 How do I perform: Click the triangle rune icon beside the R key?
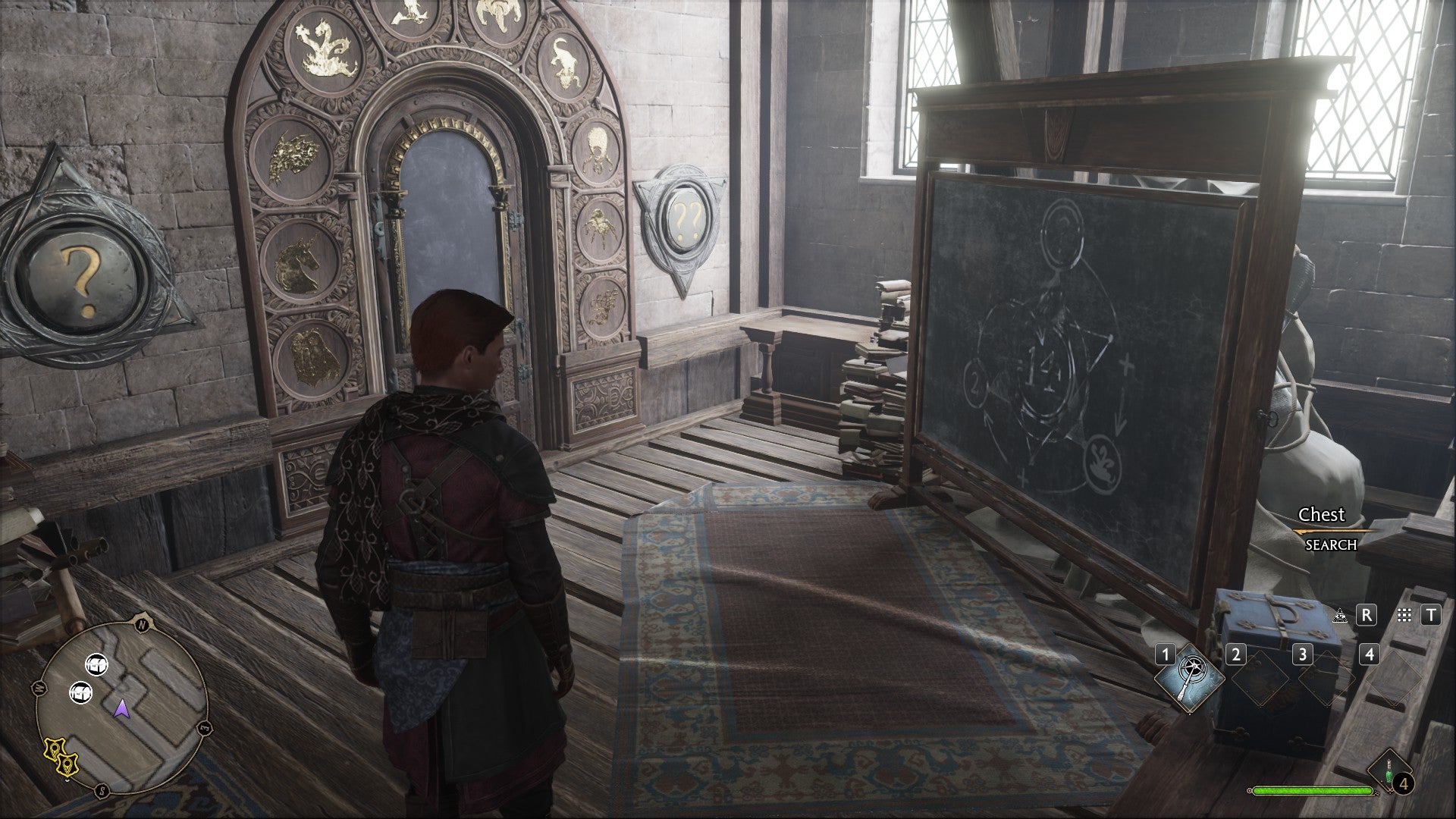(1339, 616)
